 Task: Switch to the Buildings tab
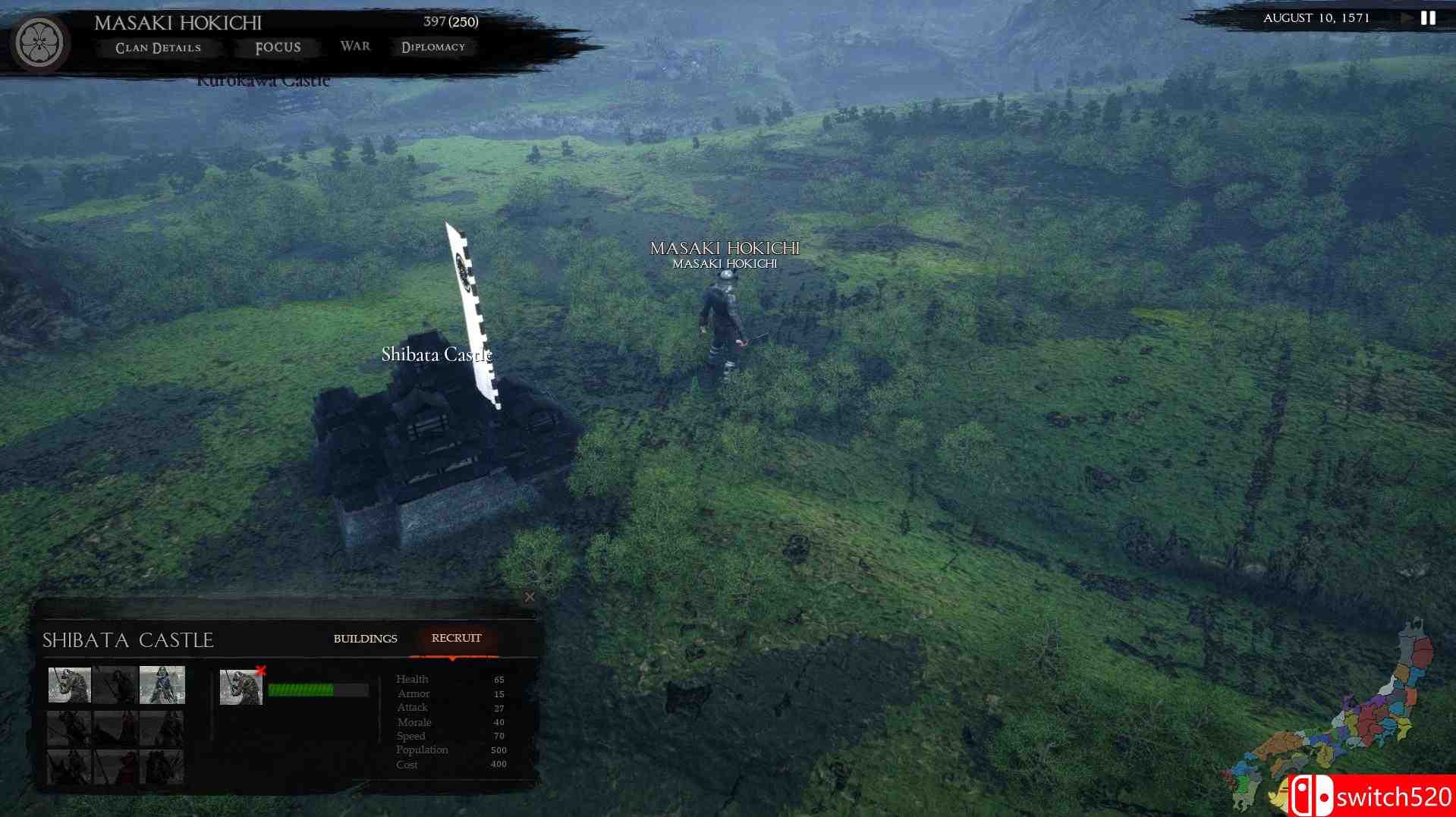point(365,639)
